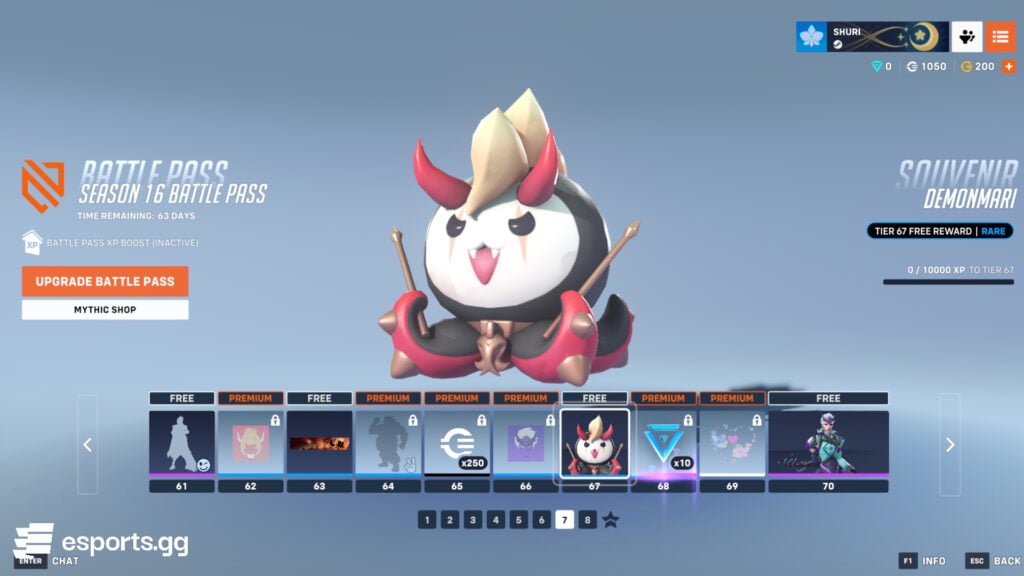The width and height of the screenshot is (1024, 576).
Task: Go to battle pass page 1
Action: tap(427, 519)
